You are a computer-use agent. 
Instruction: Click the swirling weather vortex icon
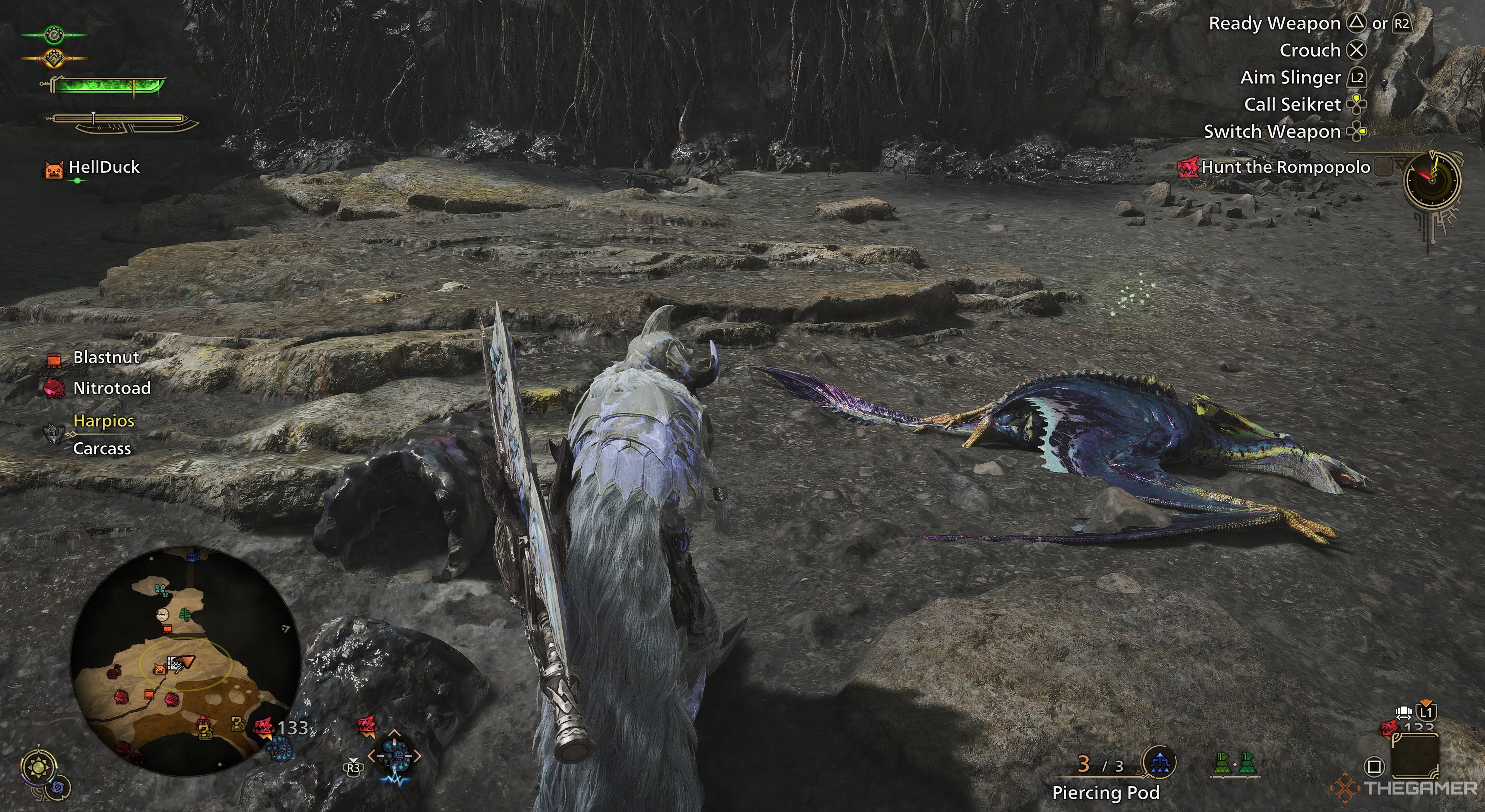tap(59, 788)
